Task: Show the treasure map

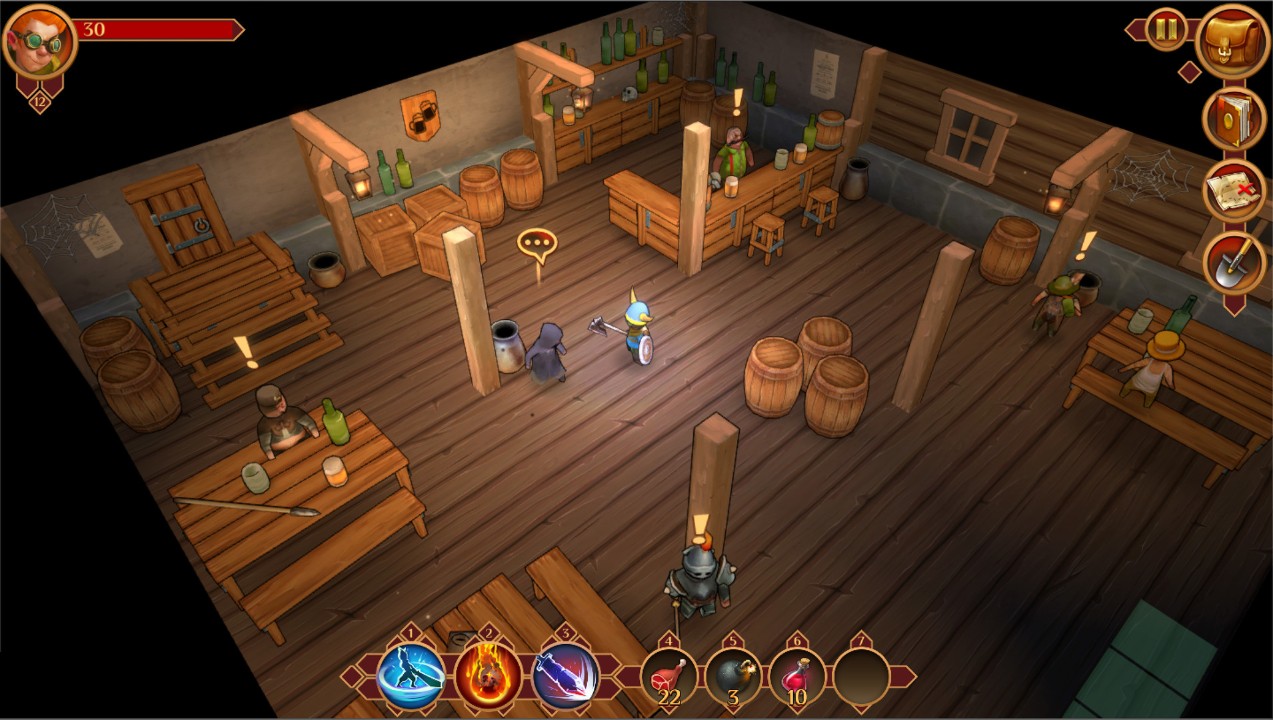Action: point(1233,191)
